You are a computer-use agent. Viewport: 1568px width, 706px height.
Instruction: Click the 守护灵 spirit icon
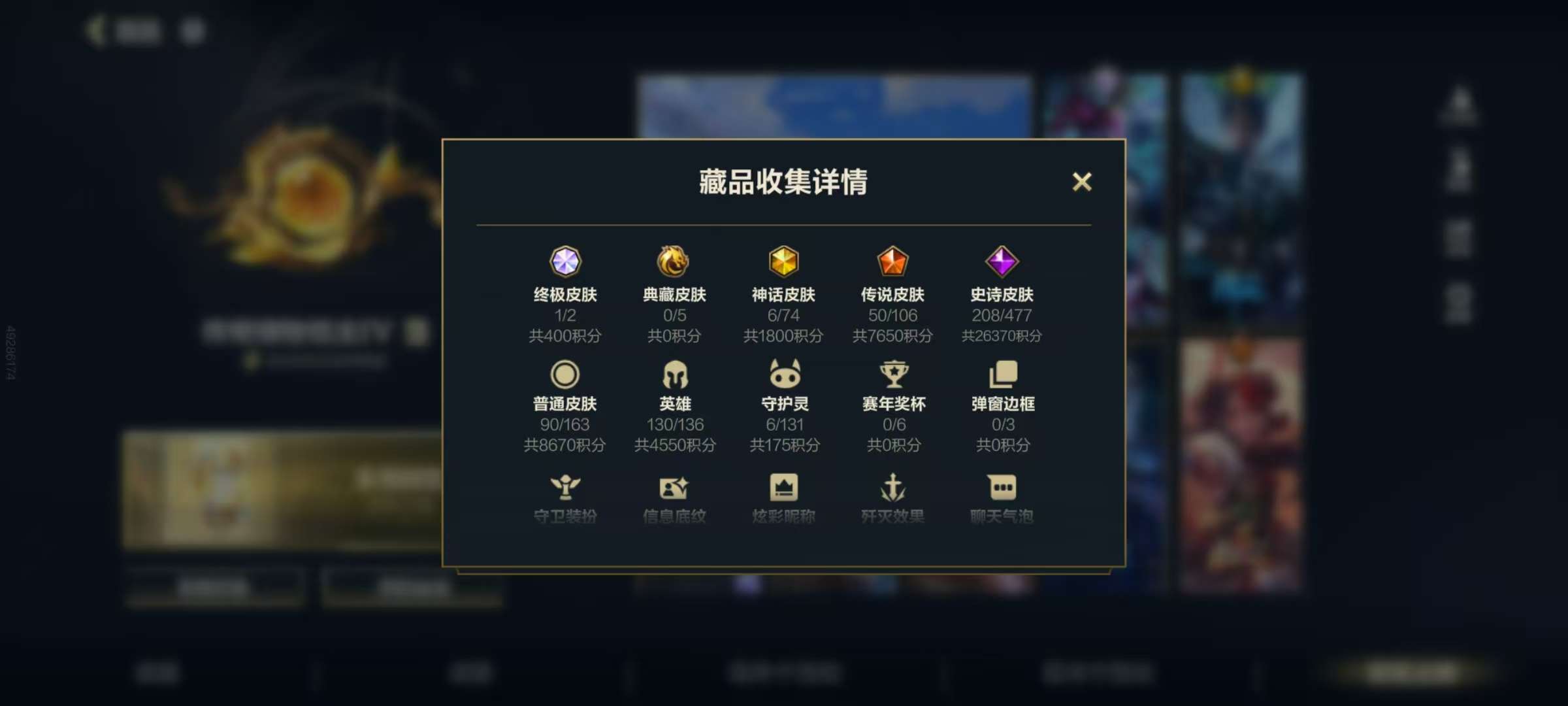coord(784,373)
